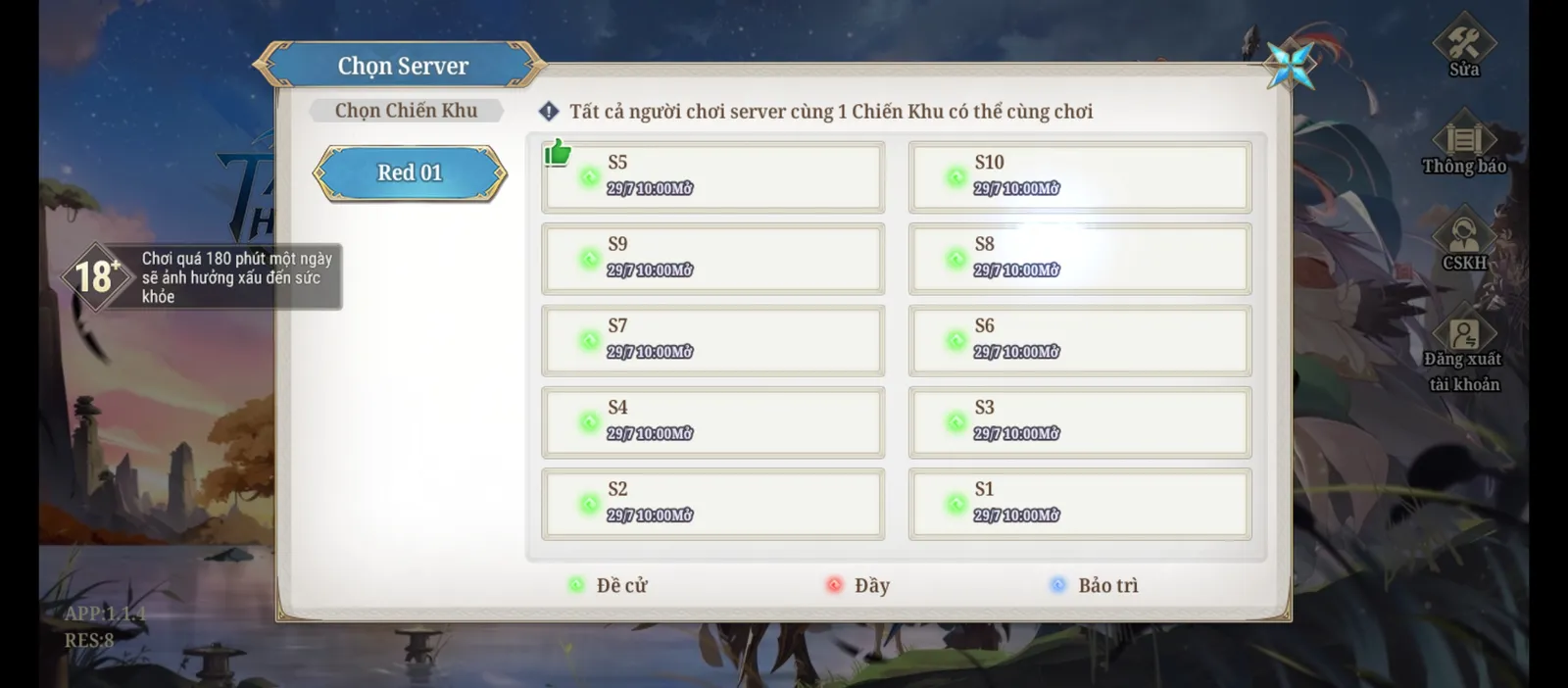Choose the S2 server row
1568x688 pixels.
[x=712, y=504]
